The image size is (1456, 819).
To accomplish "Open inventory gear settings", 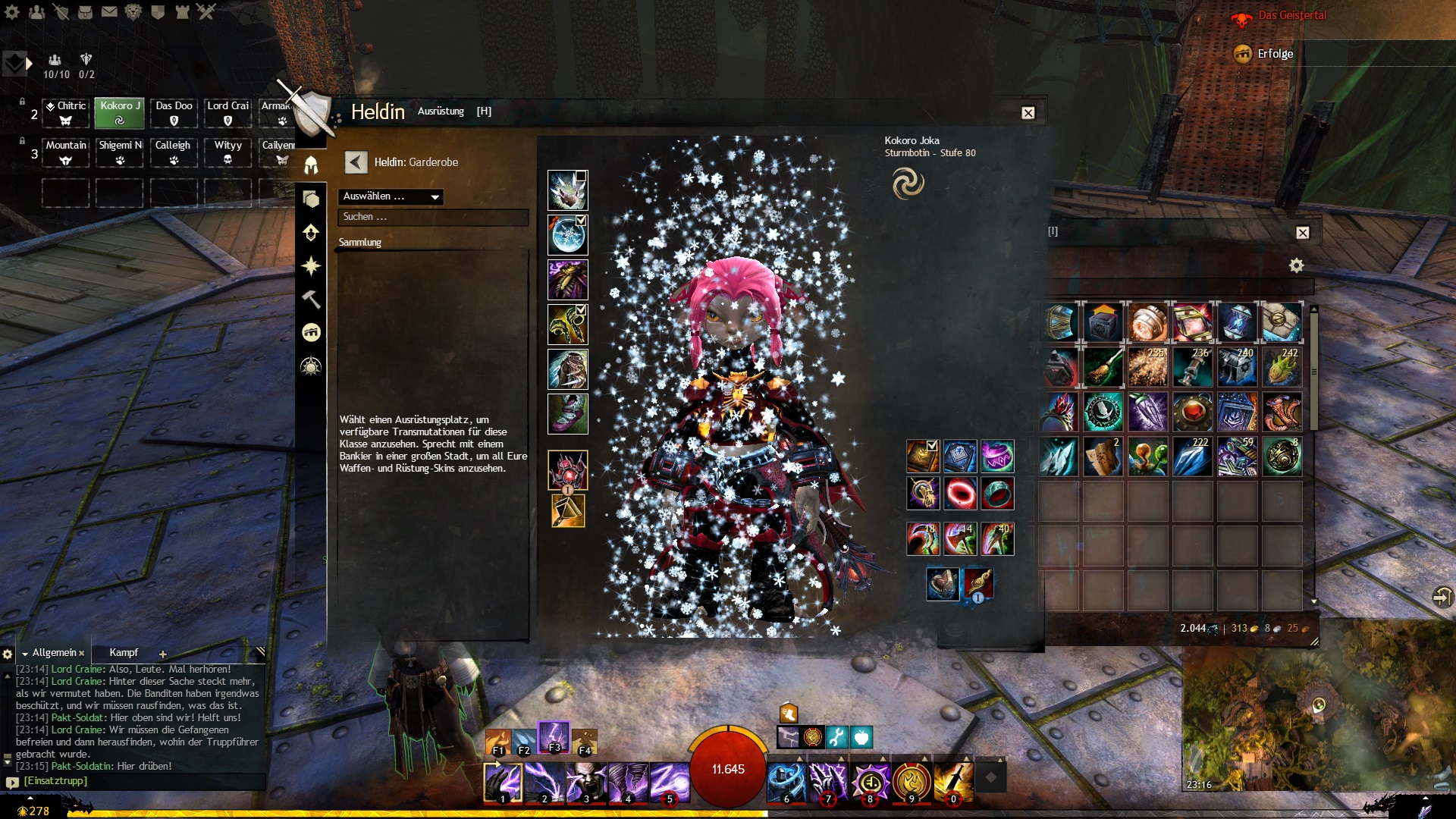I will tap(1296, 265).
